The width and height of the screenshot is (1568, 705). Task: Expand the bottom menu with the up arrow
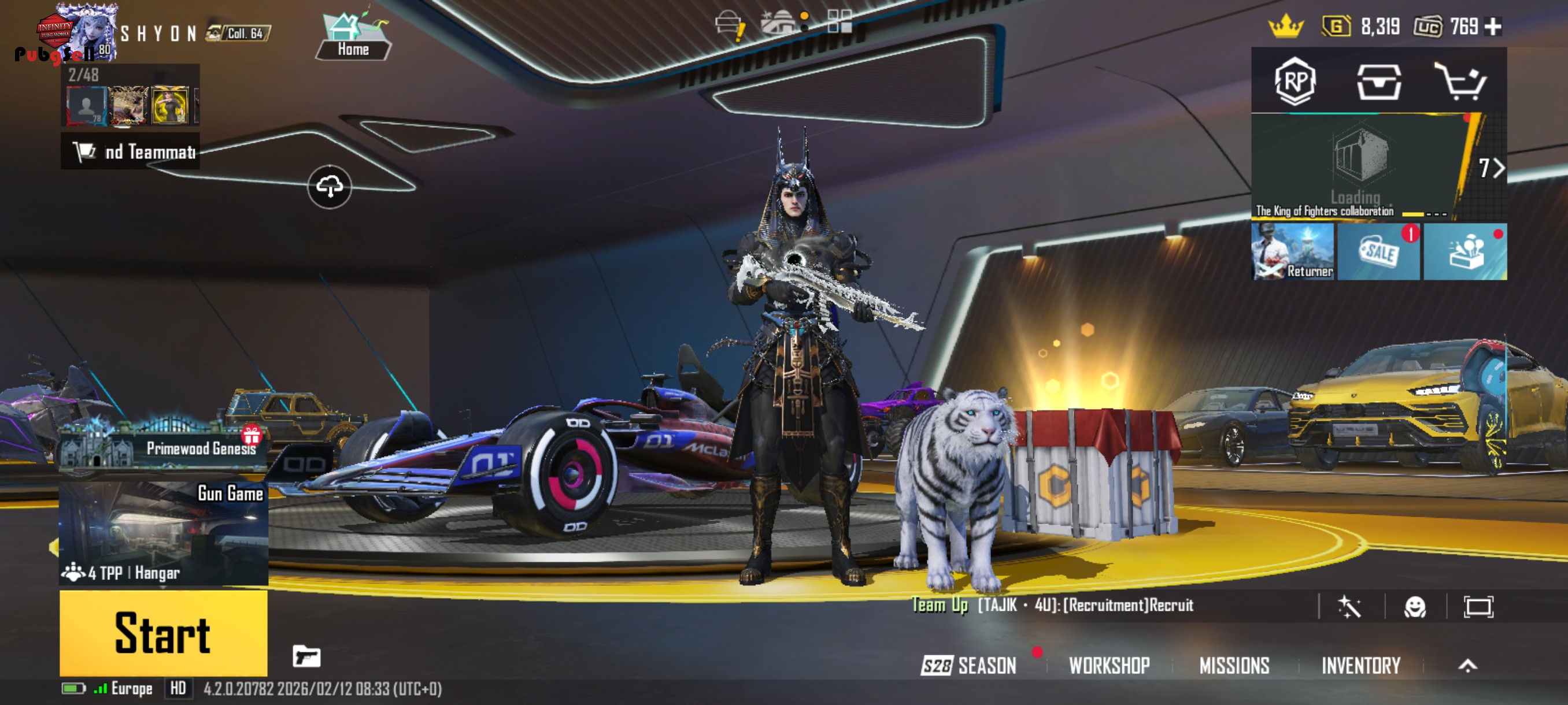pos(1467,666)
